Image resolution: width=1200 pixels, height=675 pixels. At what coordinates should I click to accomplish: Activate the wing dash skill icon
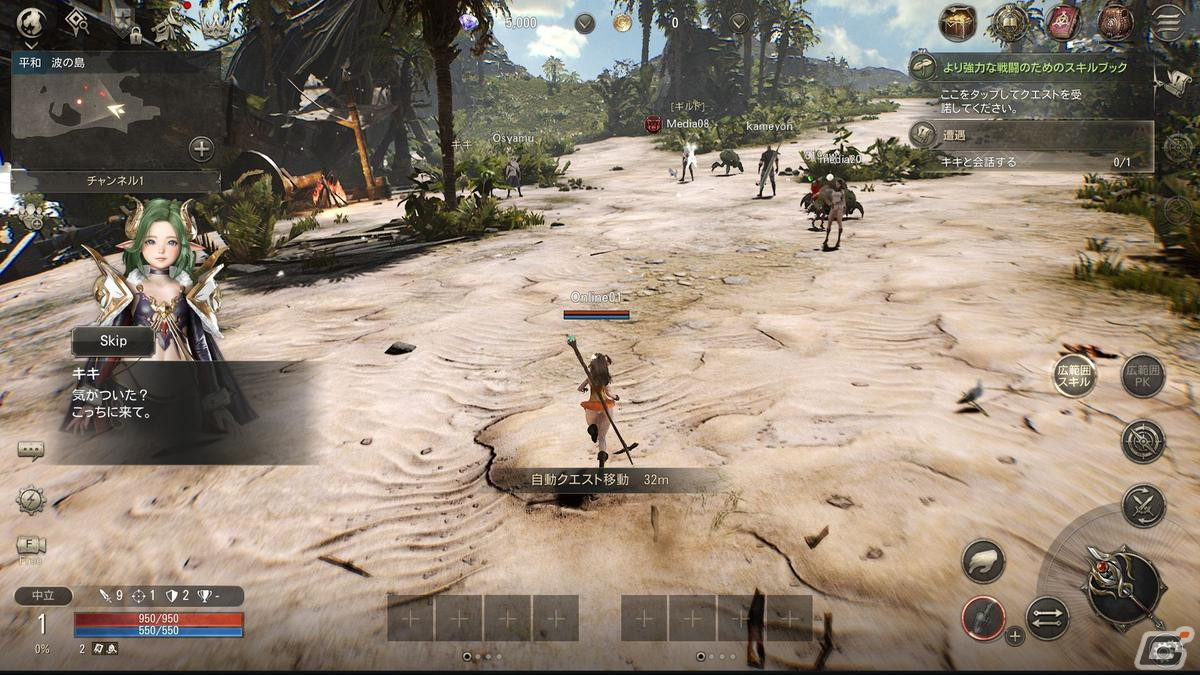(983, 560)
